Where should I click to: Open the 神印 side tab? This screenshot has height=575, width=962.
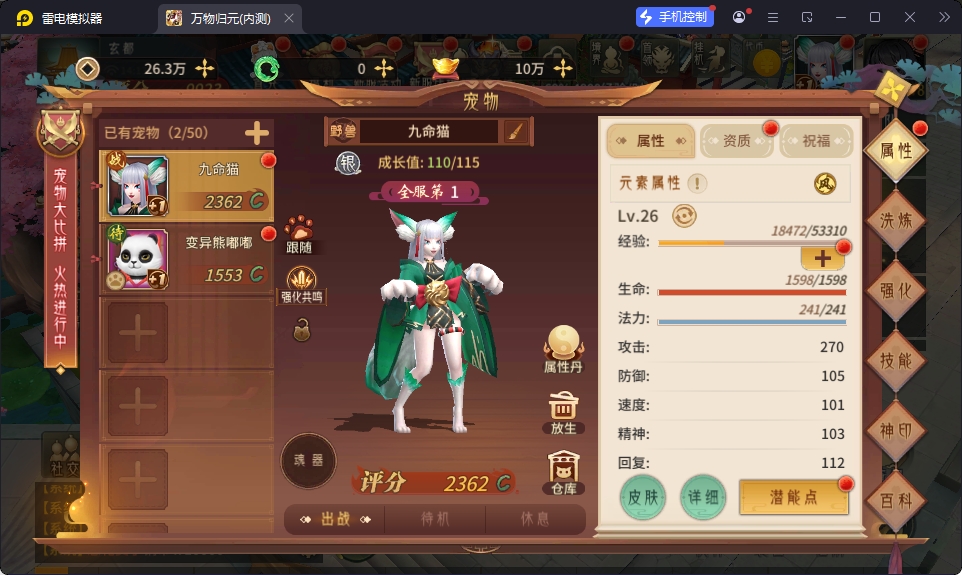coord(895,431)
